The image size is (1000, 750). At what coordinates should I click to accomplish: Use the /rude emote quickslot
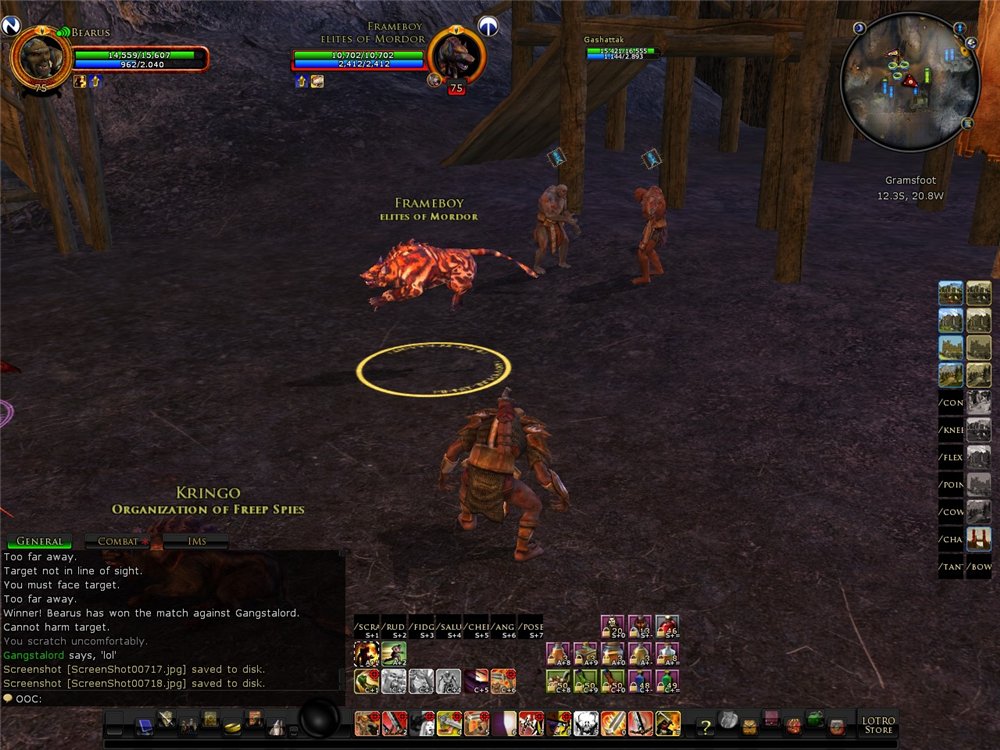click(x=394, y=627)
